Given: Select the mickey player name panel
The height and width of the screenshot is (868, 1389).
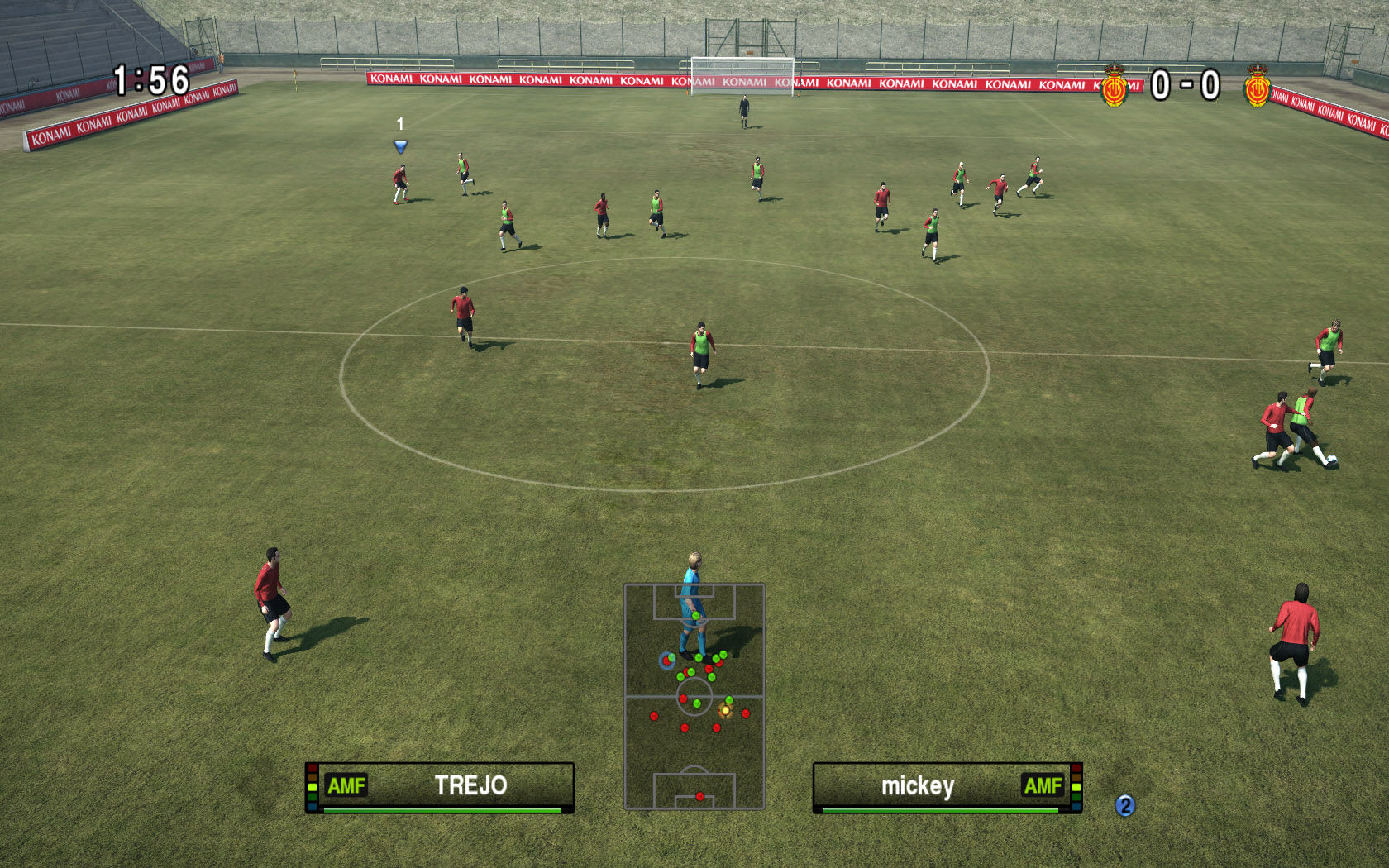Looking at the screenshot, I should pos(947,786).
